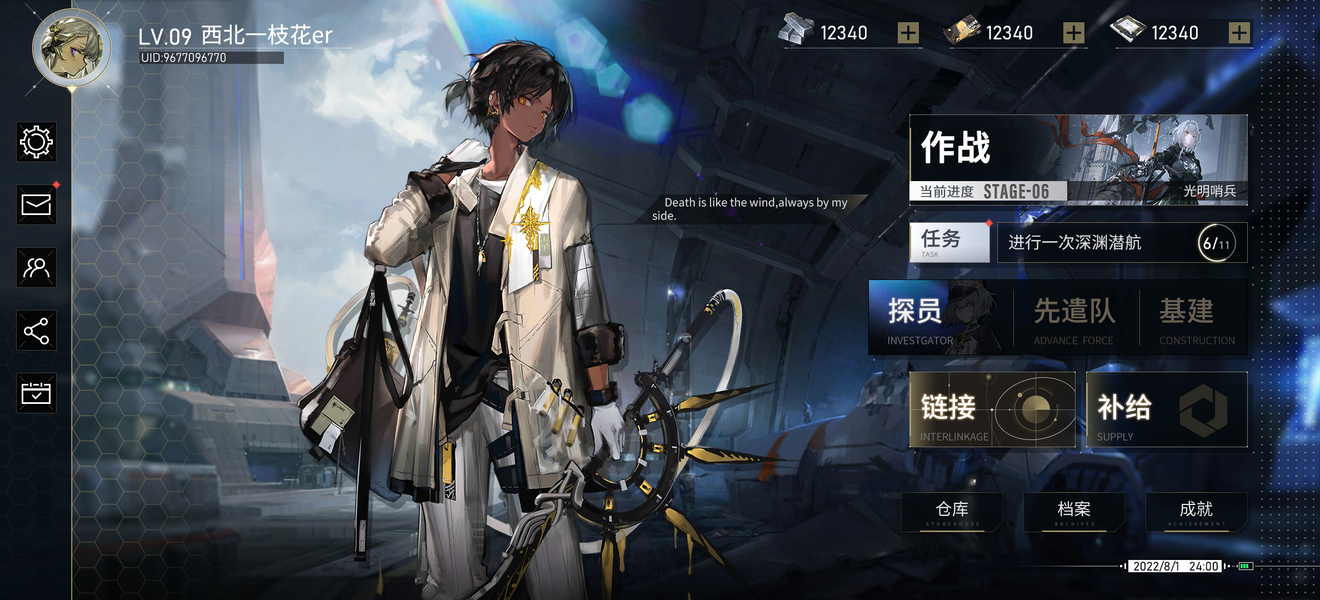This screenshot has height=600, width=1320.
Task: Open the 链接 Interlinkage panel
Action: 991,409
